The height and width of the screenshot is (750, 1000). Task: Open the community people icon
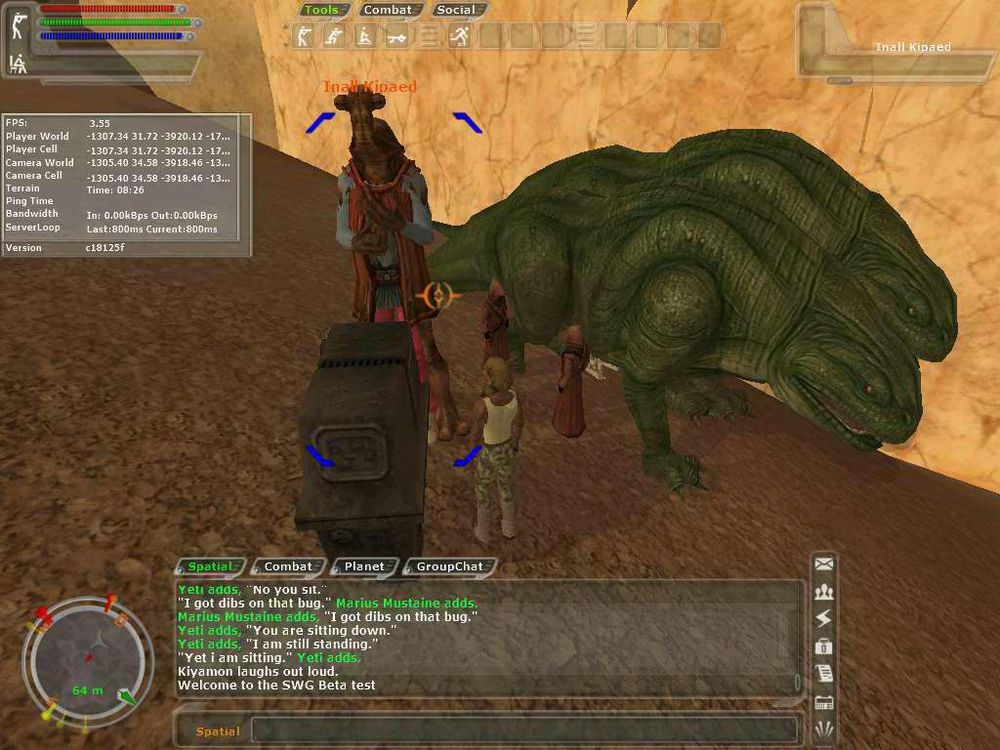(x=824, y=592)
